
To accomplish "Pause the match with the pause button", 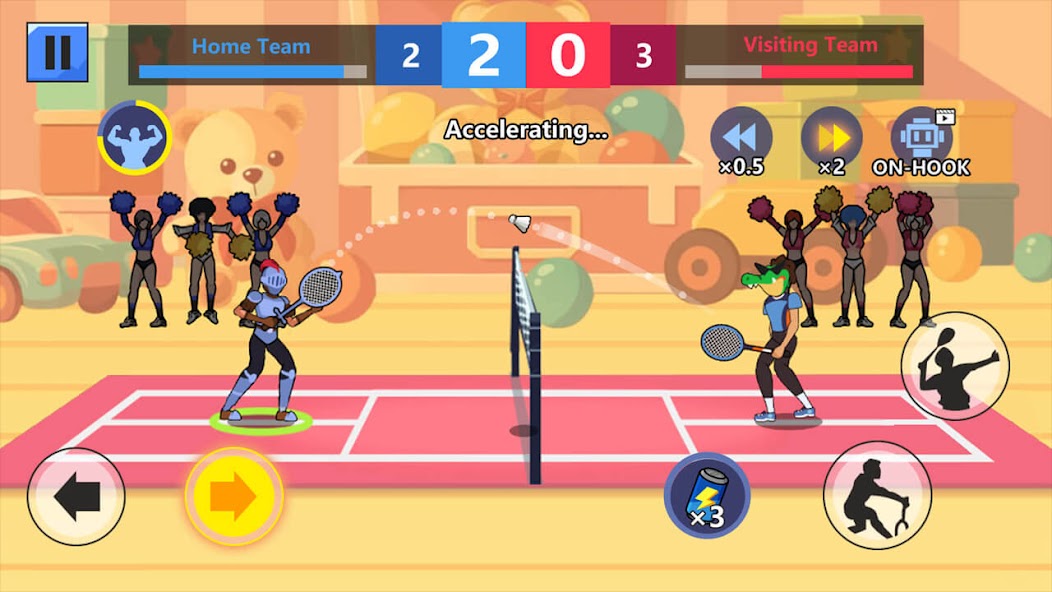I will coord(57,53).
